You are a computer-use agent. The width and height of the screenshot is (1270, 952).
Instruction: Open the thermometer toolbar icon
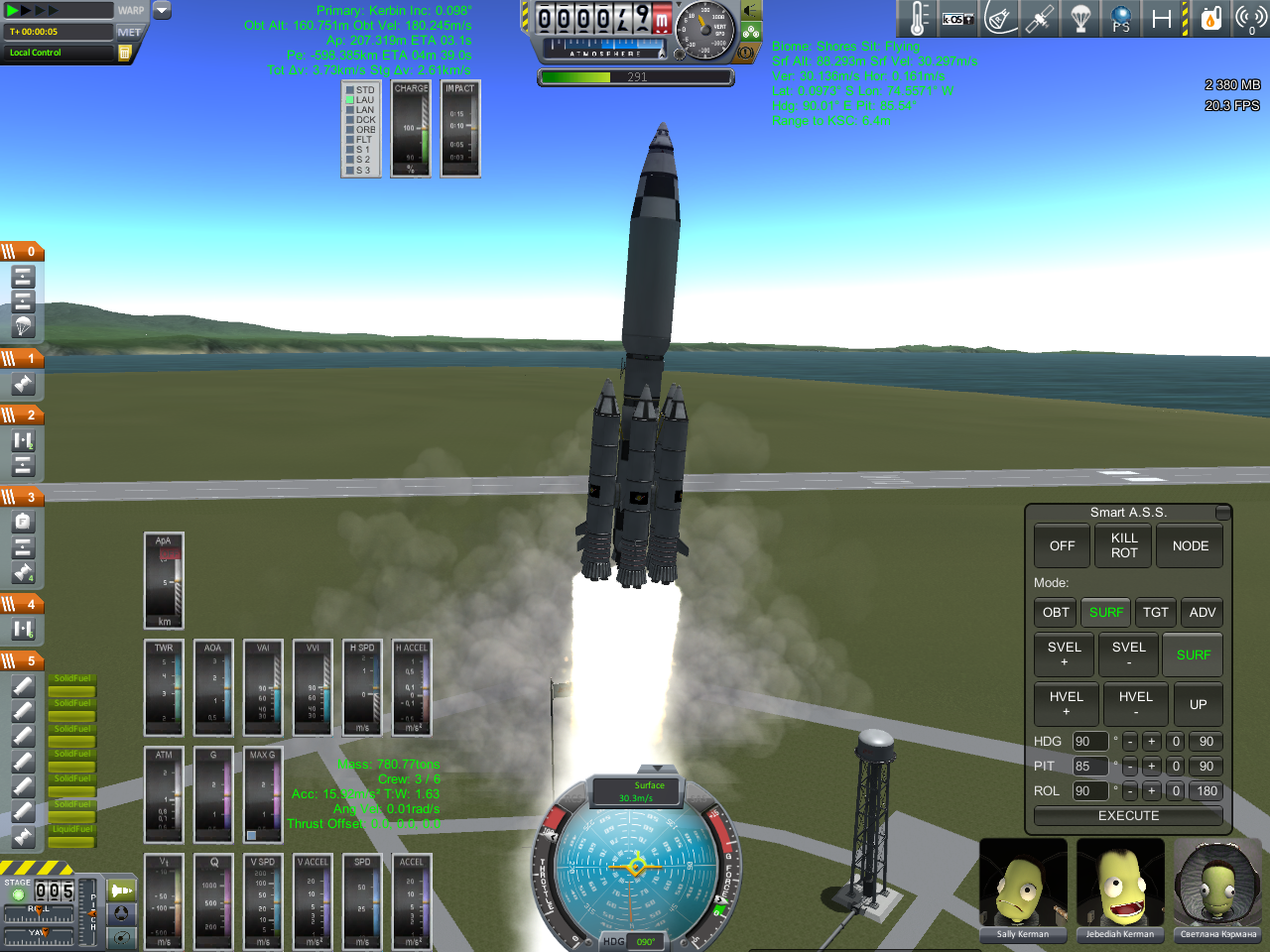[x=919, y=19]
